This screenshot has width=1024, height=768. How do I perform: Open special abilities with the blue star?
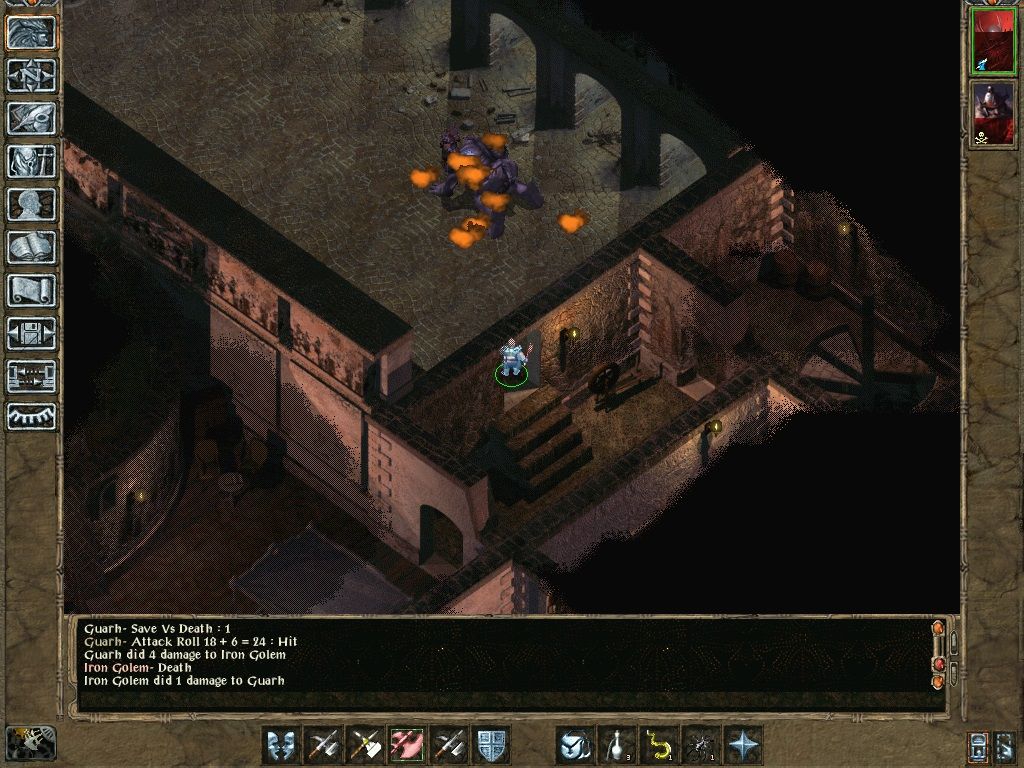coord(743,745)
